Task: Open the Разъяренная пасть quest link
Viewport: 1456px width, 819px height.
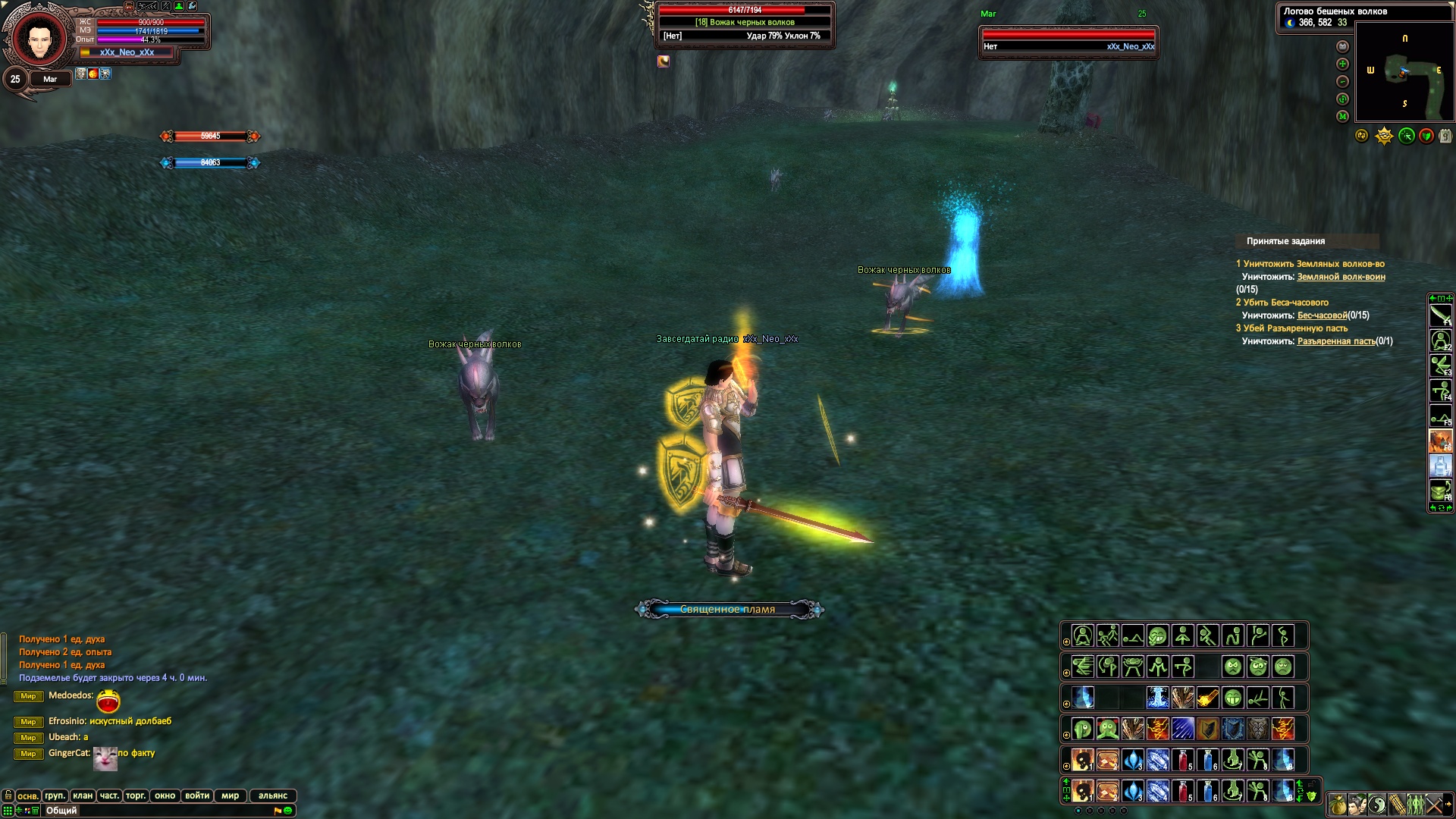Action: click(x=1335, y=341)
